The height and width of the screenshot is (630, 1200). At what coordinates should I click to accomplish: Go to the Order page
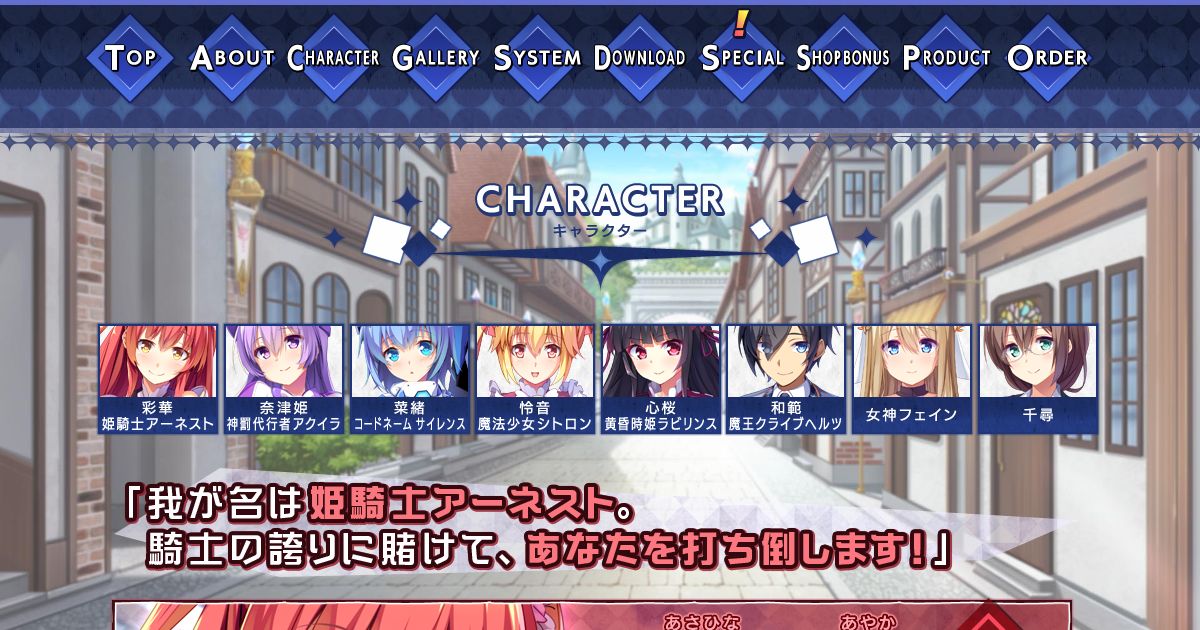point(1047,57)
